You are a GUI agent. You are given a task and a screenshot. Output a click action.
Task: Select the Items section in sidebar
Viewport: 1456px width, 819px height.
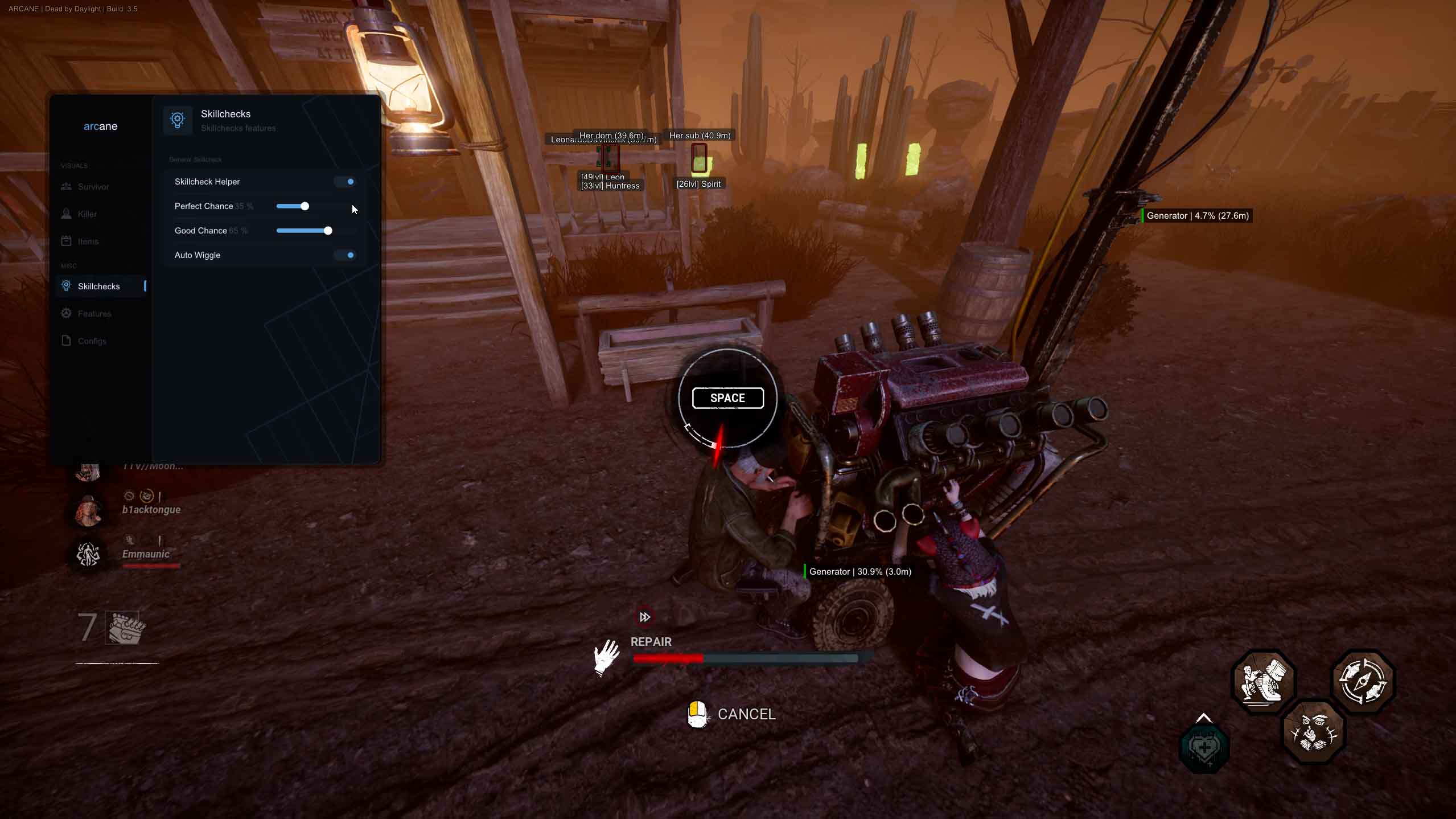[x=88, y=241]
